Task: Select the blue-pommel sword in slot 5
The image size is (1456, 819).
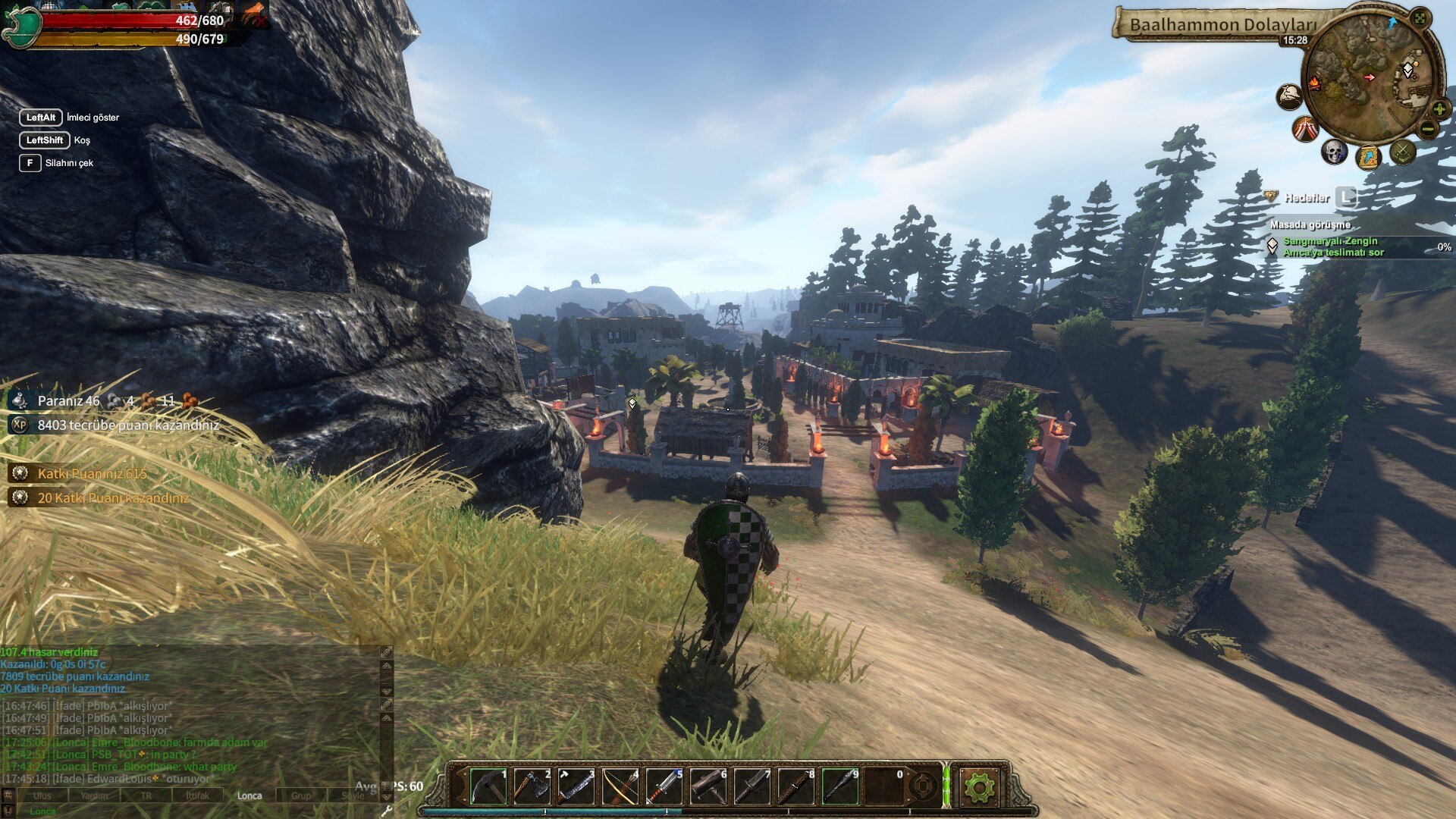Action: pos(664,786)
